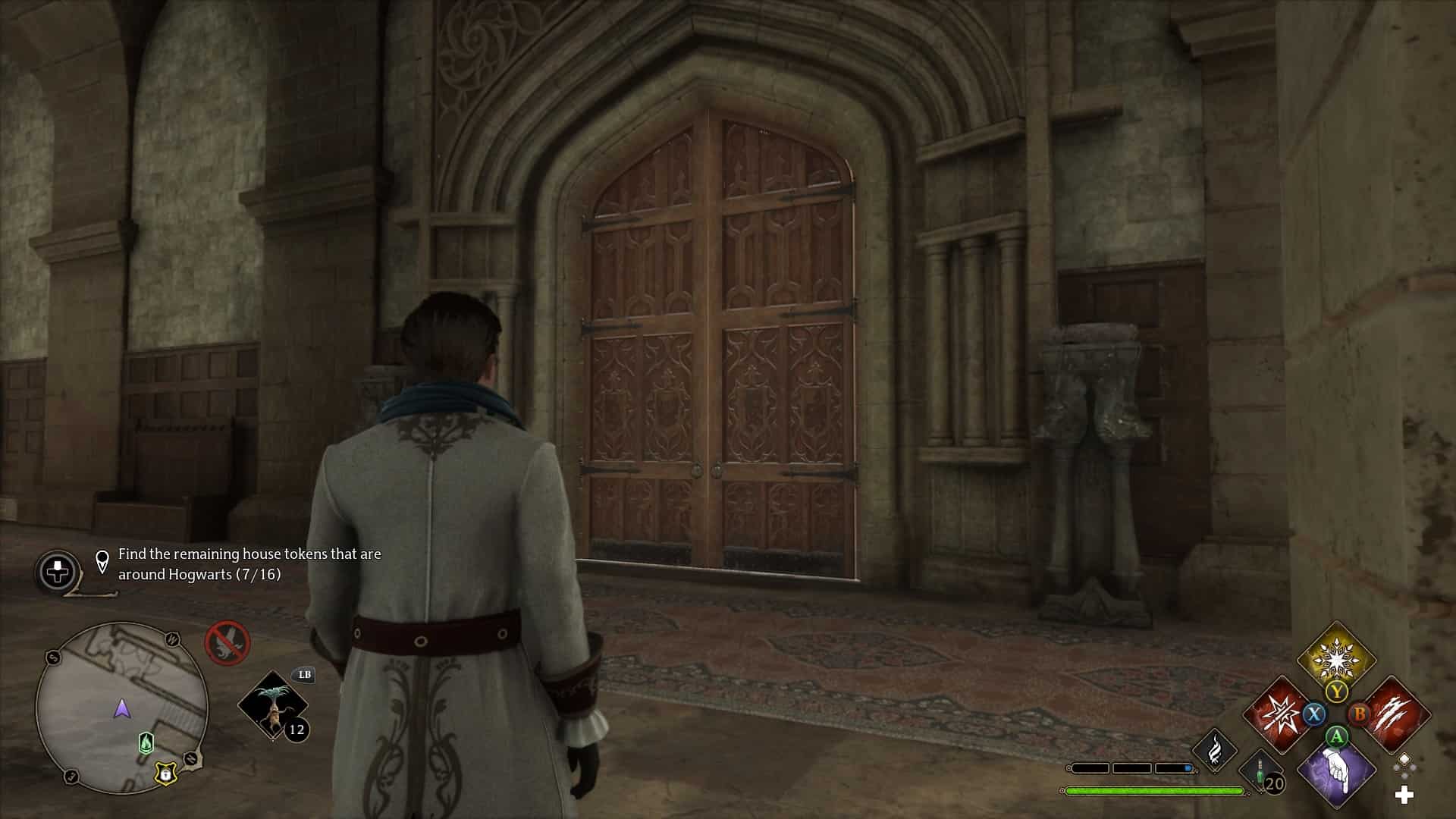Click the quest waypoint pin icon
1456x819 pixels.
102,562
